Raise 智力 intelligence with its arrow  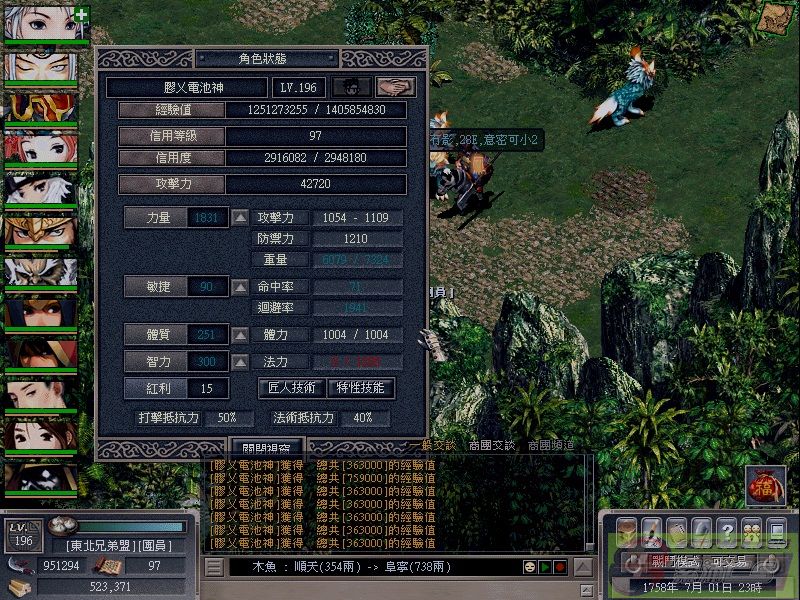click(x=241, y=361)
